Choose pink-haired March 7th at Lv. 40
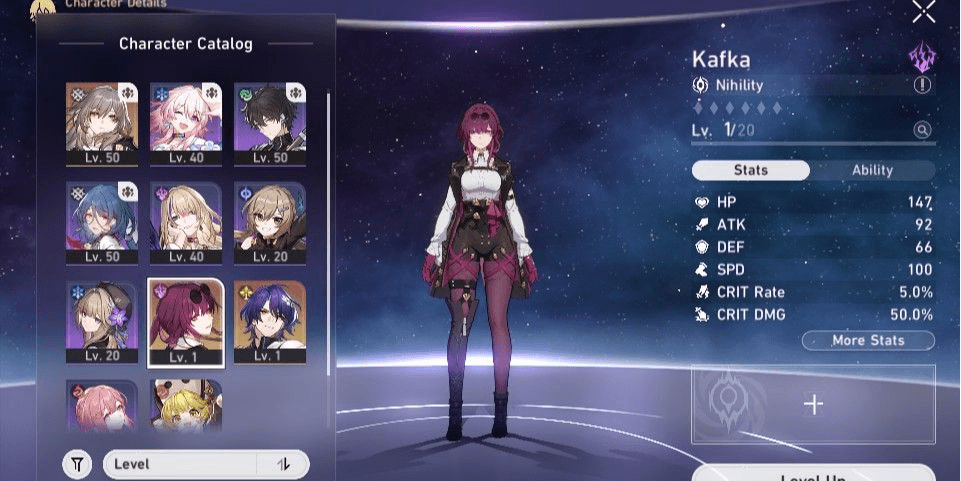Viewport: 961px width, 481px height. (x=186, y=123)
